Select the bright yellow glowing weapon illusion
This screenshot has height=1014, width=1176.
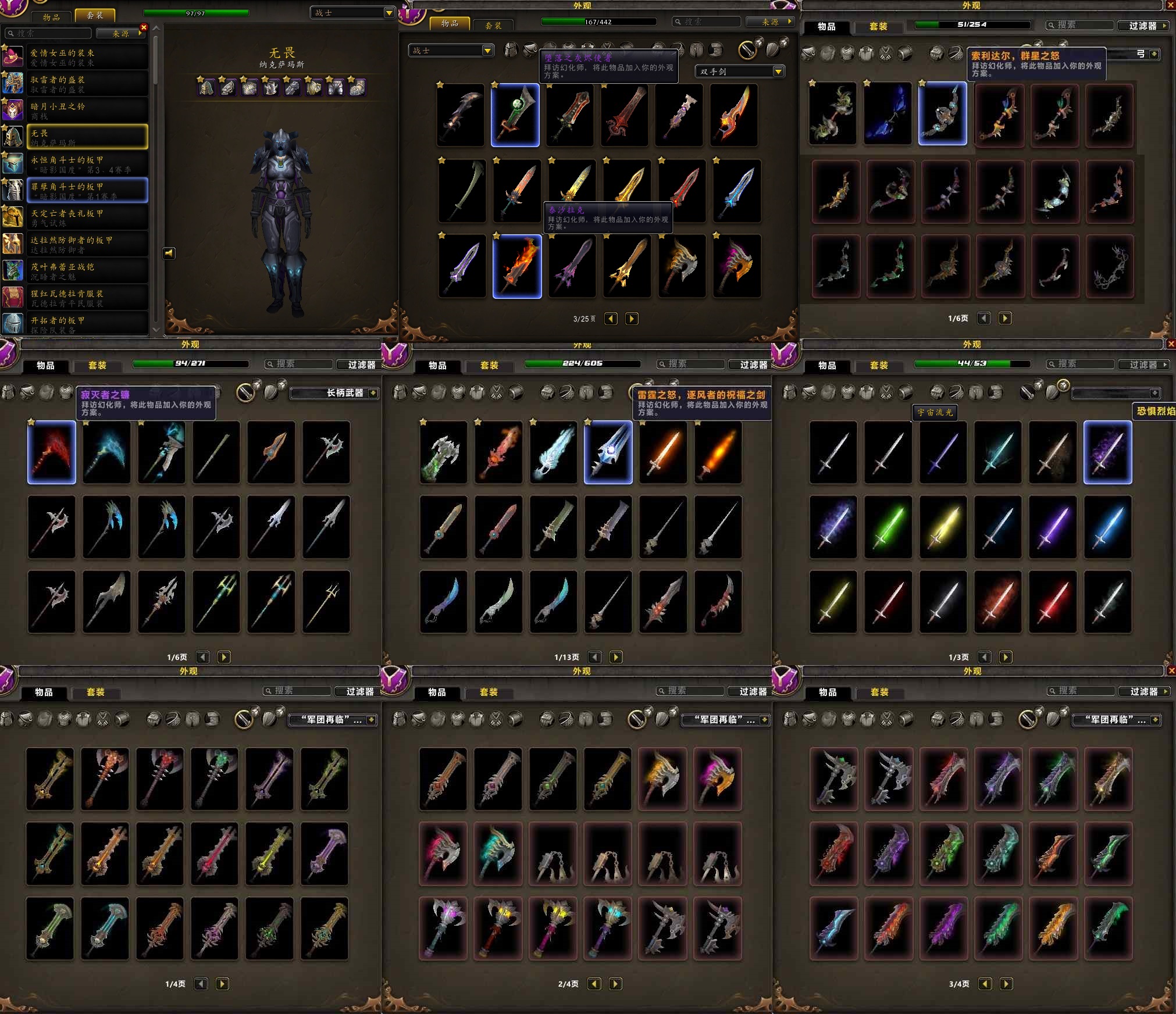click(x=943, y=527)
